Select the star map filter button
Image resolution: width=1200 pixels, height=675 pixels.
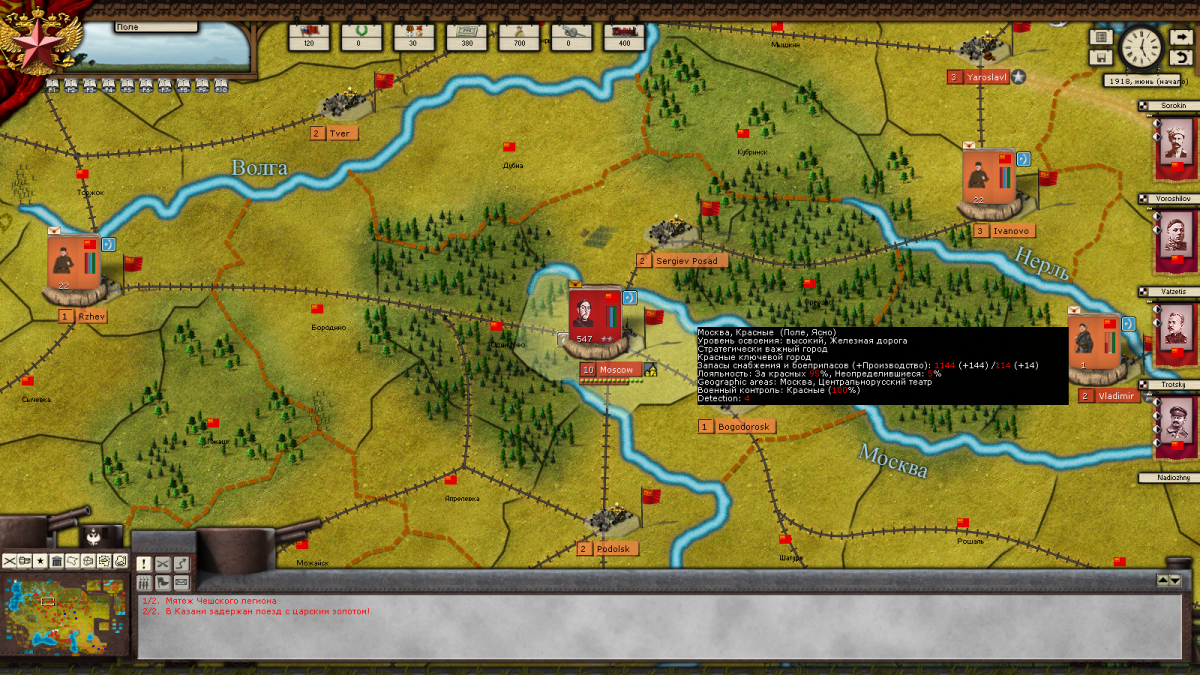click(x=40, y=561)
